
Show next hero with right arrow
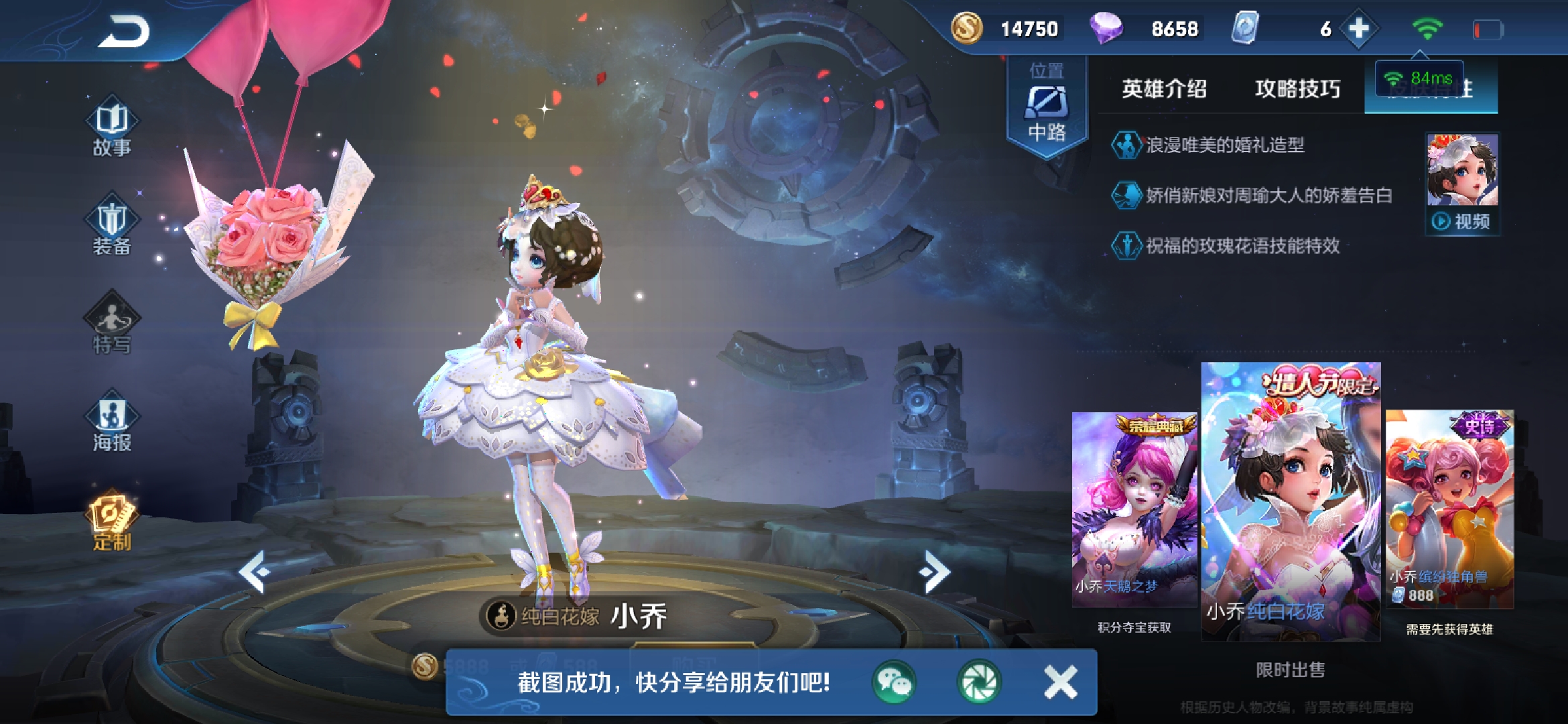pos(935,571)
